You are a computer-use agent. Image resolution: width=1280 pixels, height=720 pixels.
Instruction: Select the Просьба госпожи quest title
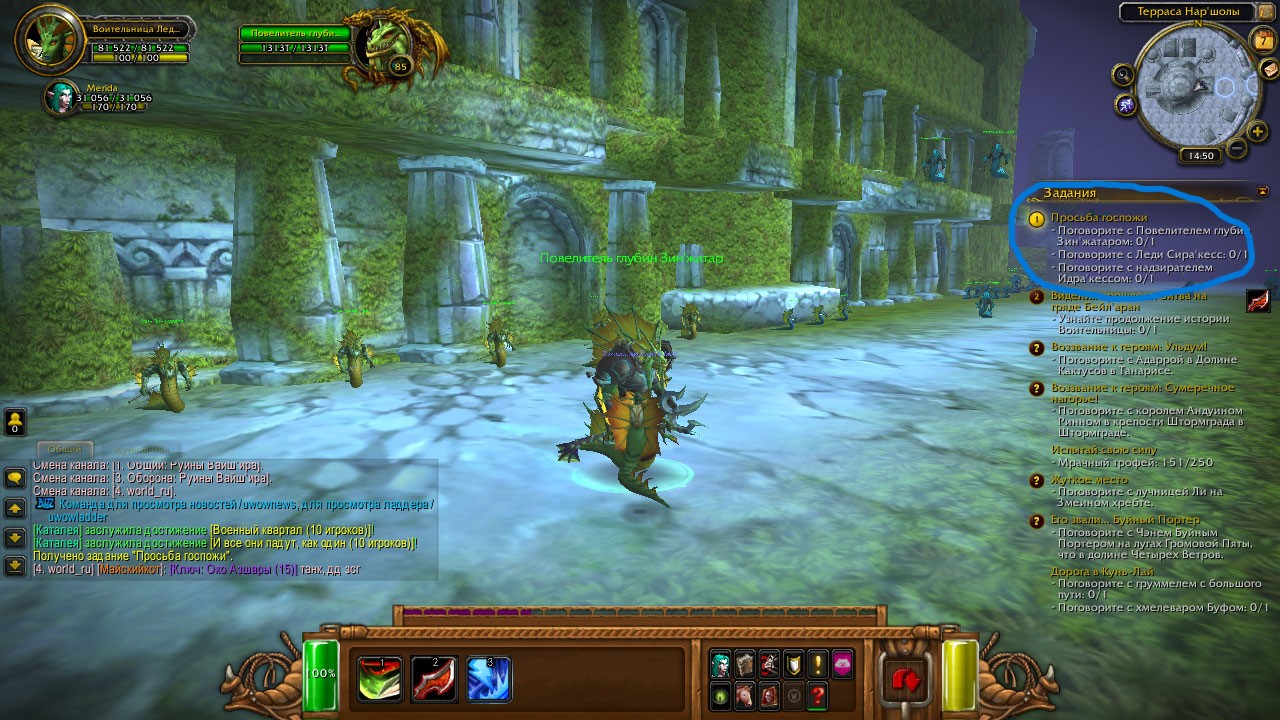(x=1098, y=217)
